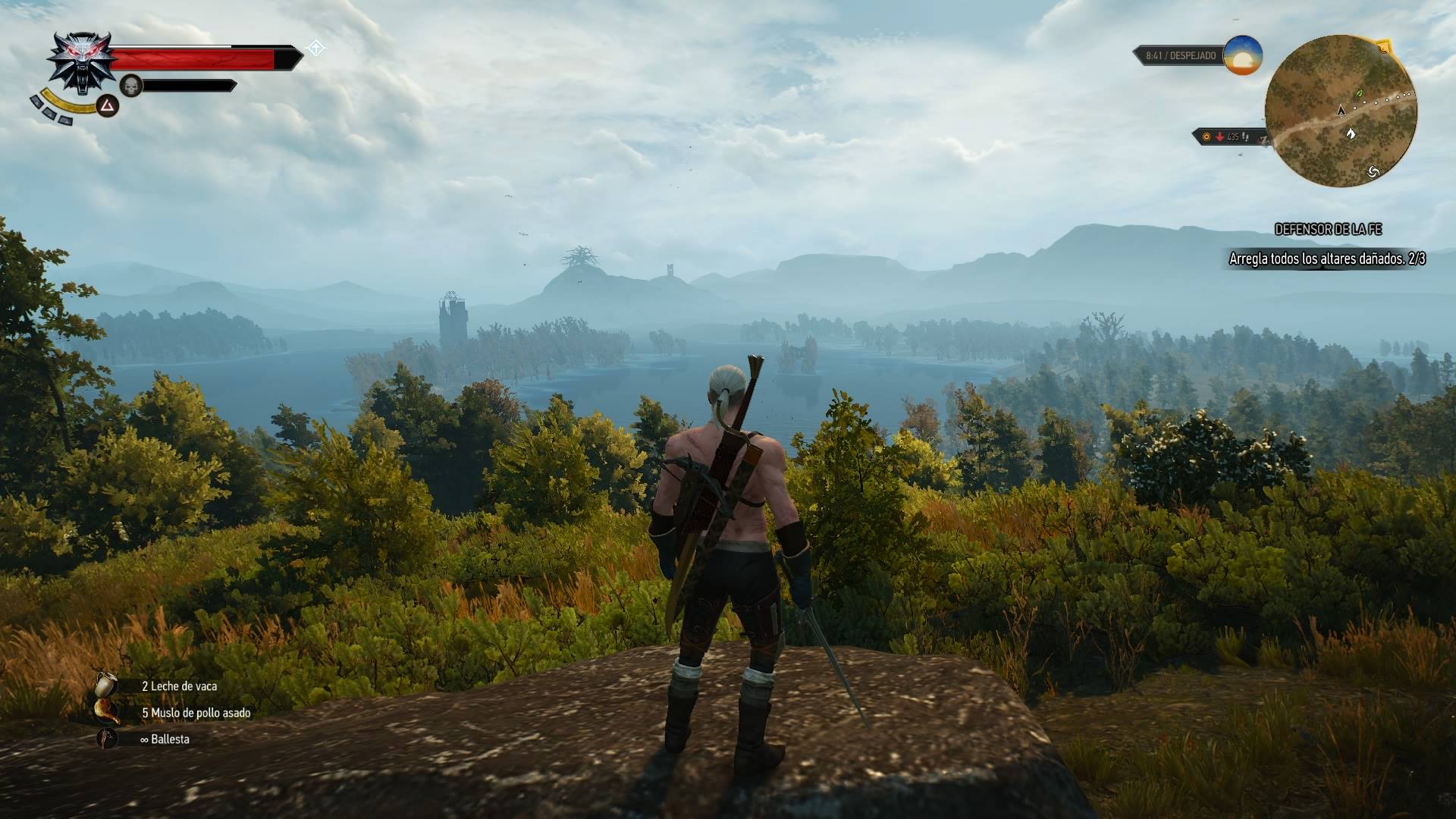
Task: Open the circular minimap
Action: [1341, 111]
